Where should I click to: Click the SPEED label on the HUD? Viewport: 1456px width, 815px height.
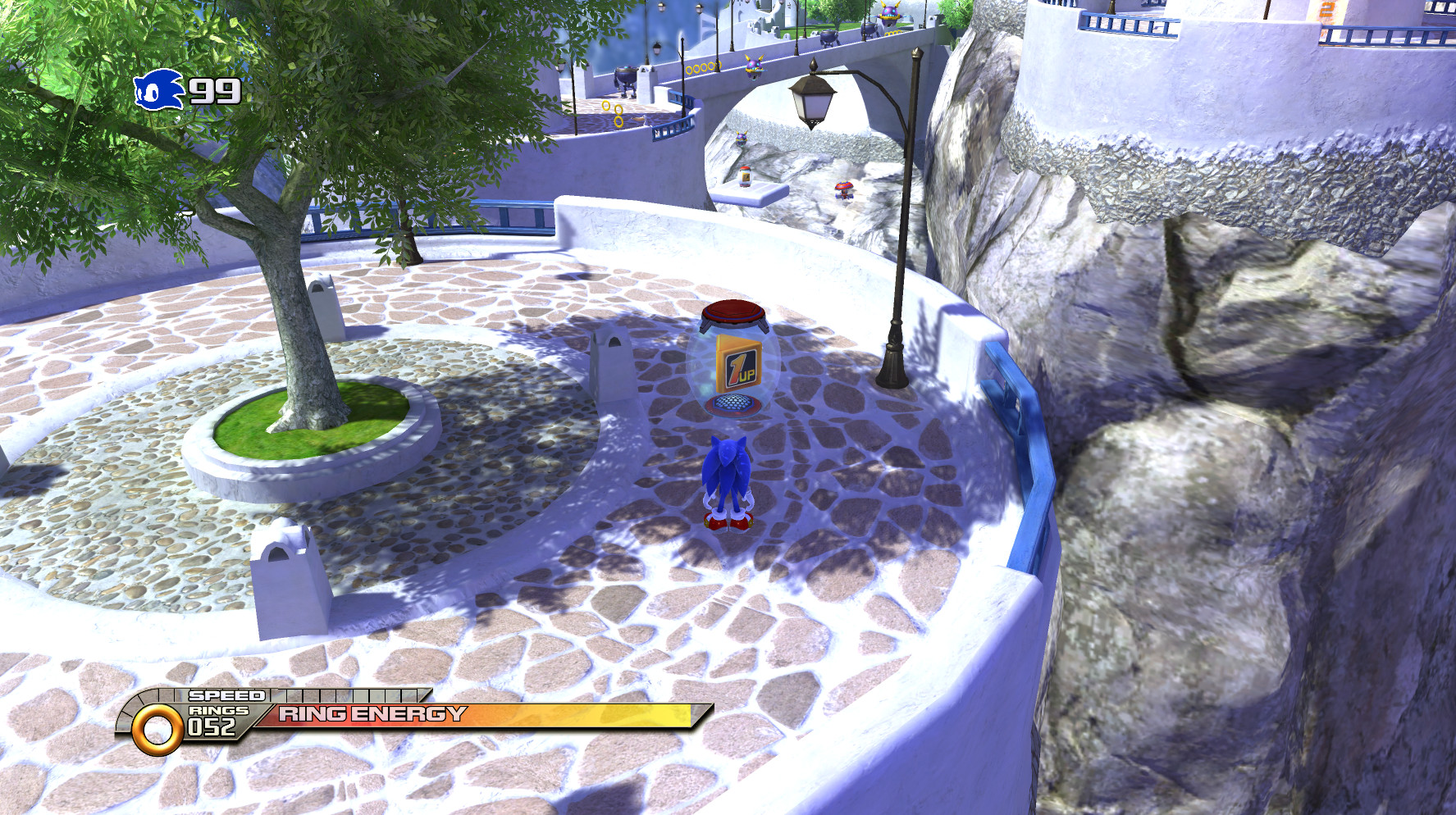click(224, 696)
